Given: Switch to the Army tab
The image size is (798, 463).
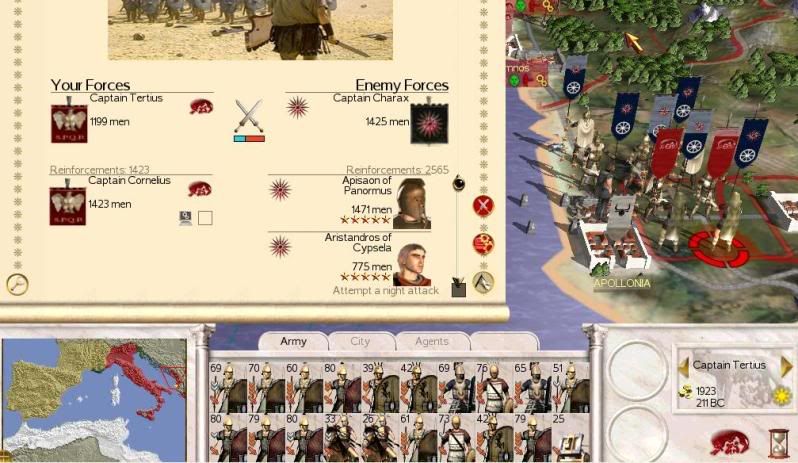Looking at the screenshot, I should pos(293,341).
